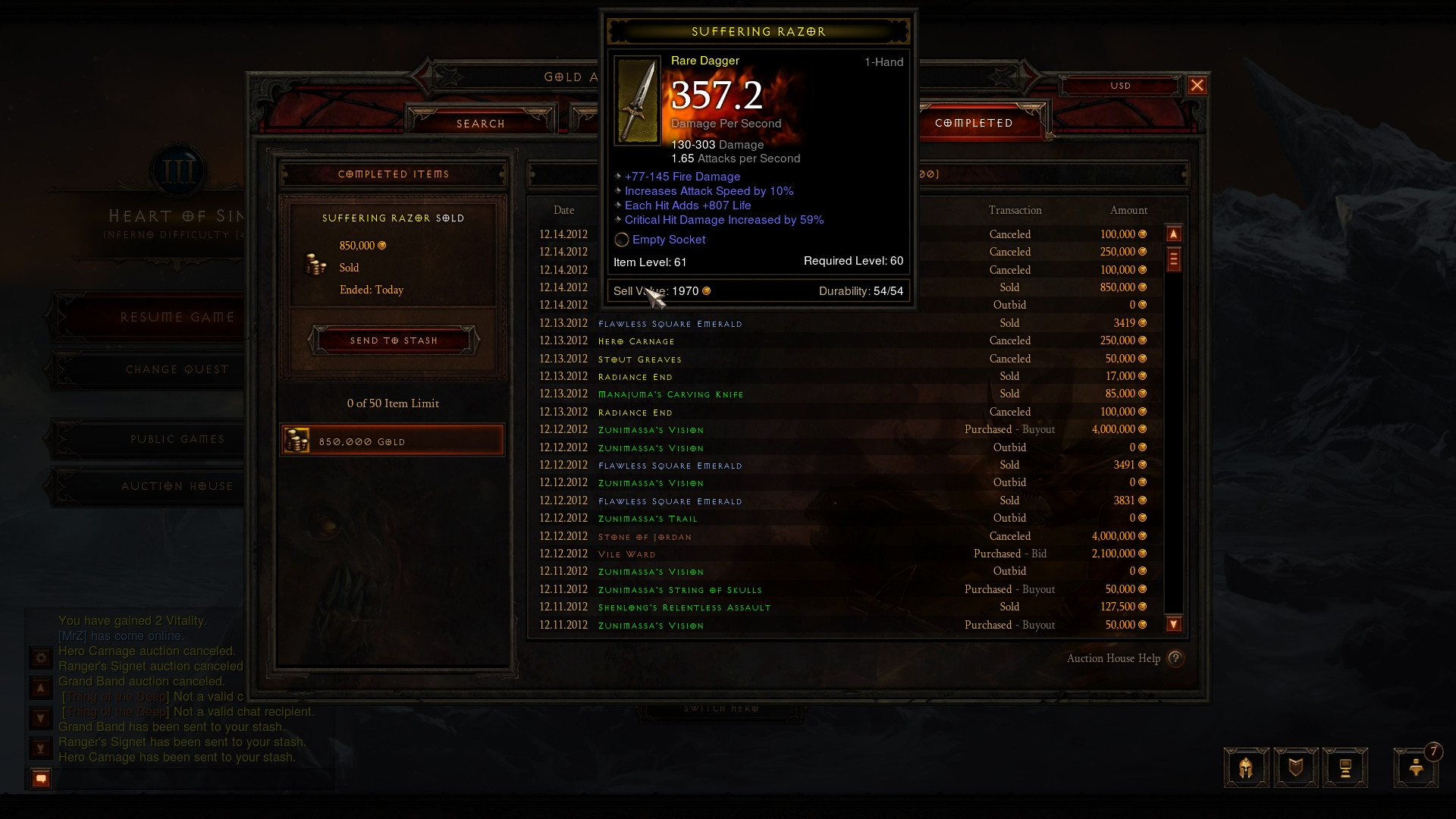1456x819 pixels.
Task: Open the chat settings gear icon
Action: pos(39,659)
